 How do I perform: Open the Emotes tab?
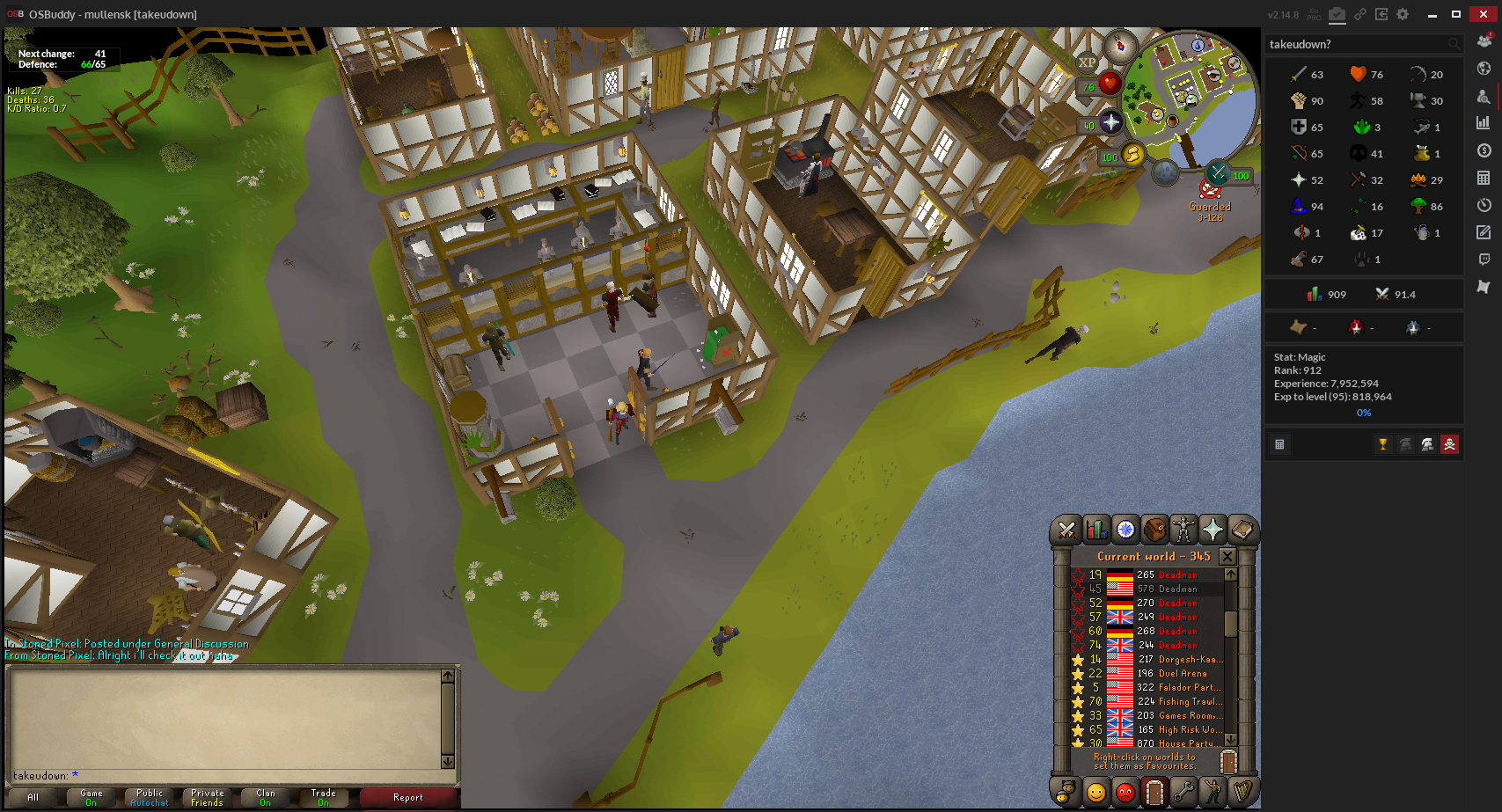(1213, 792)
